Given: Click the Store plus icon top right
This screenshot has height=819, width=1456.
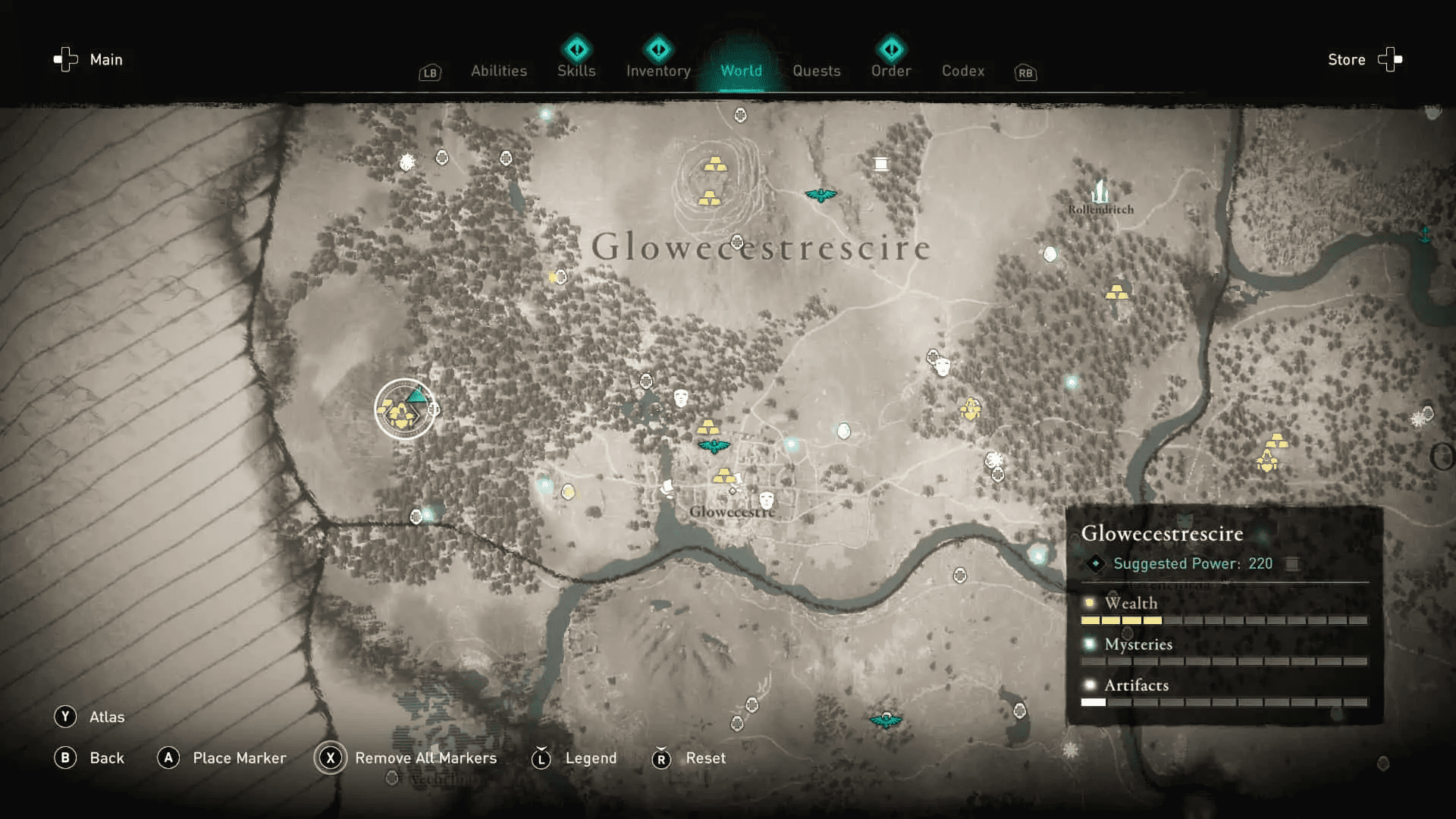Looking at the screenshot, I should [x=1392, y=59].
